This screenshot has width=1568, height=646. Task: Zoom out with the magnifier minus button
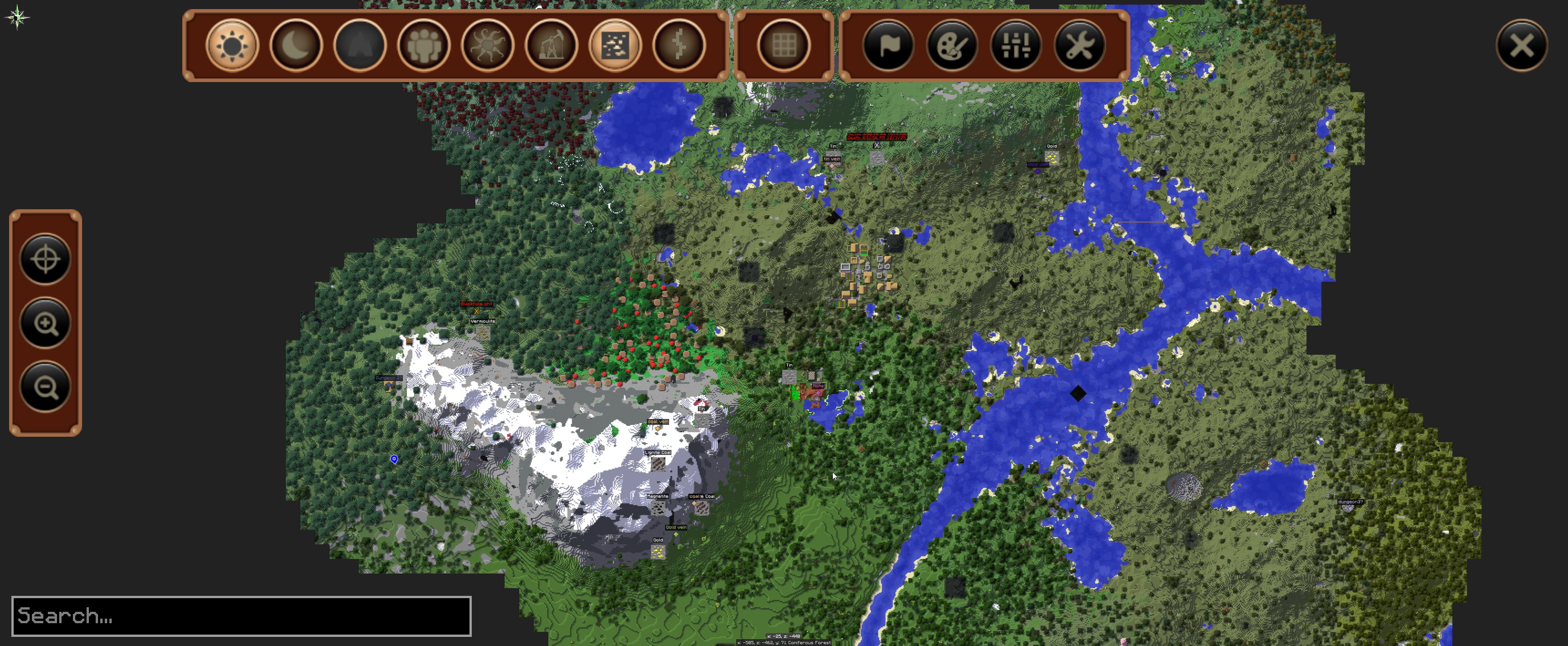pos(46,387)
